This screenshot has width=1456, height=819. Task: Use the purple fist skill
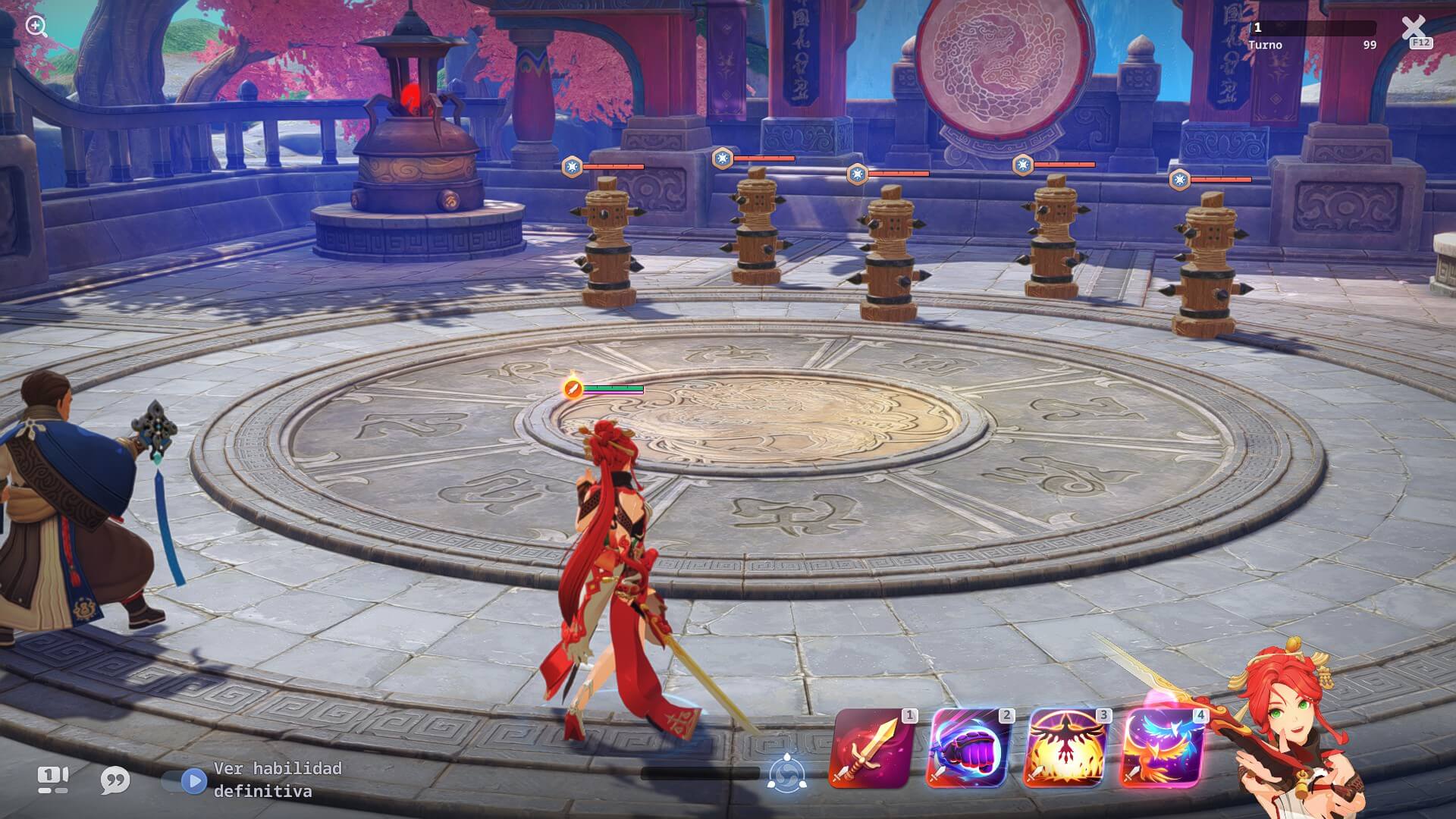(x=967, y=749)
